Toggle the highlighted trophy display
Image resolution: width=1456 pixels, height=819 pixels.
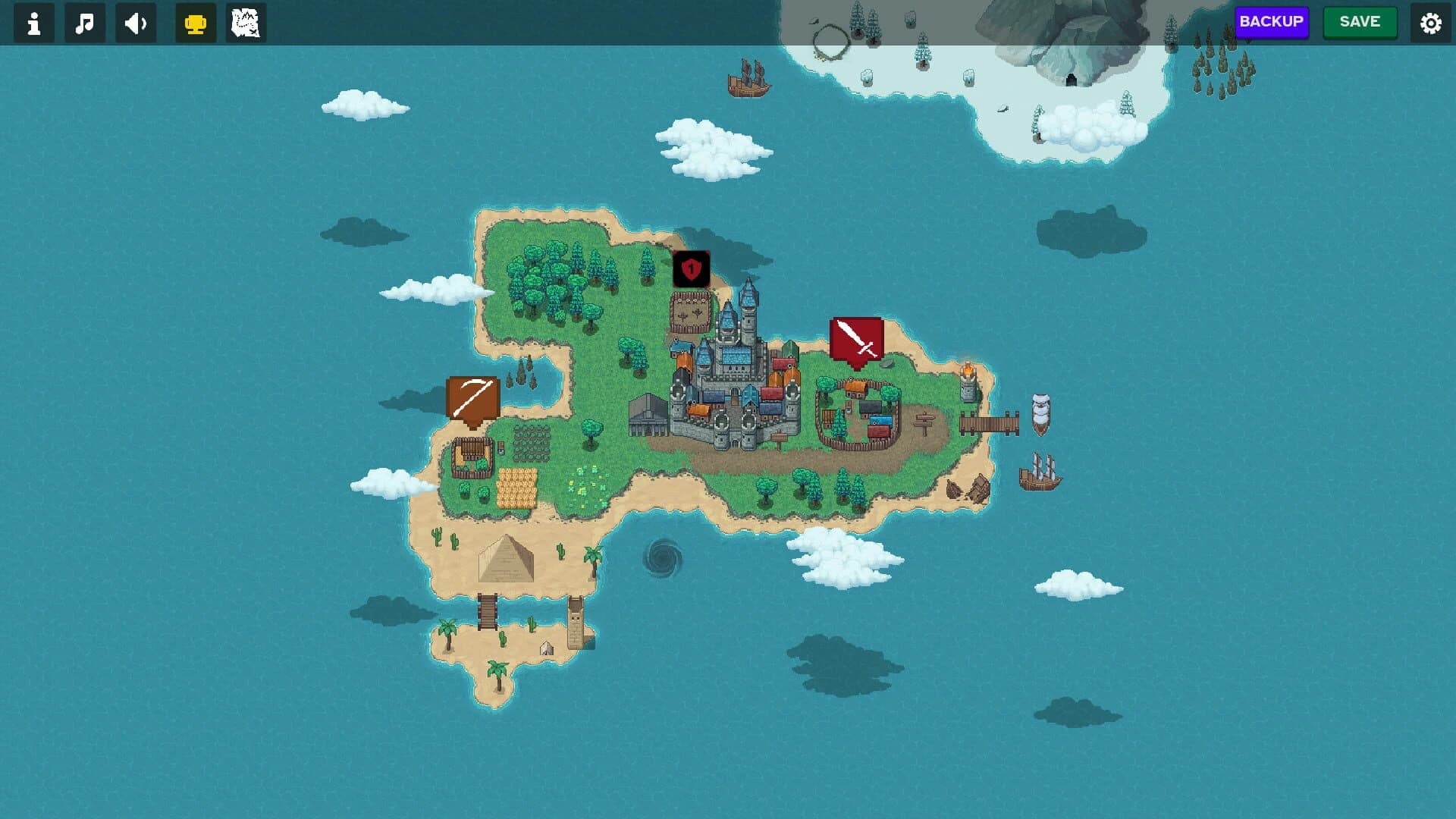pos(195,23)
